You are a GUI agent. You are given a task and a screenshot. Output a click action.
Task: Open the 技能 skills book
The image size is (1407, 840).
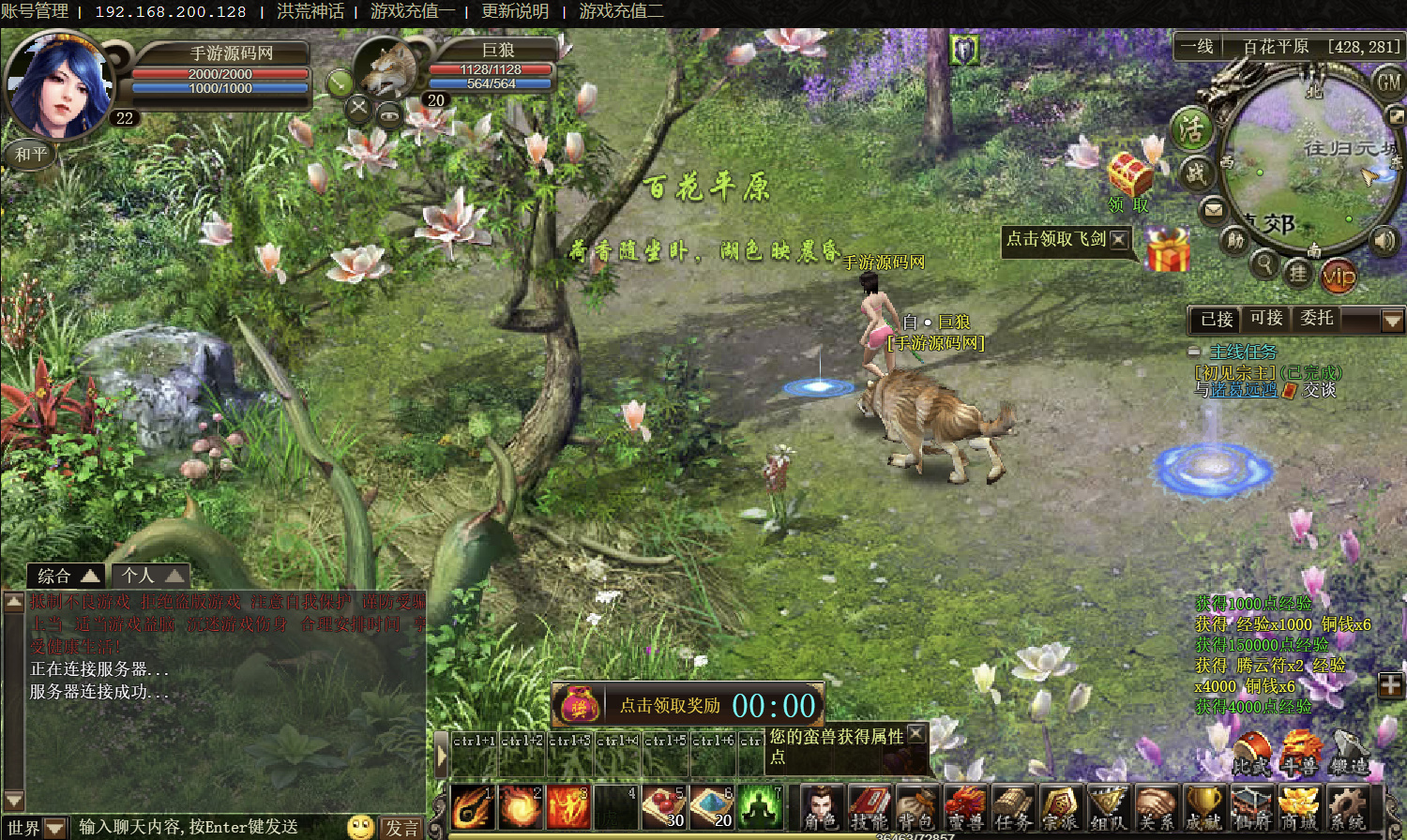870,807
